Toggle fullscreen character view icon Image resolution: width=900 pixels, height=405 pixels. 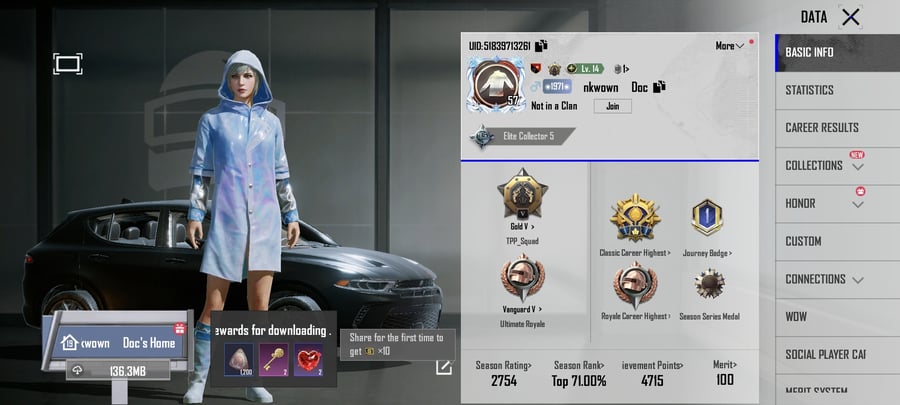(67, 64)
